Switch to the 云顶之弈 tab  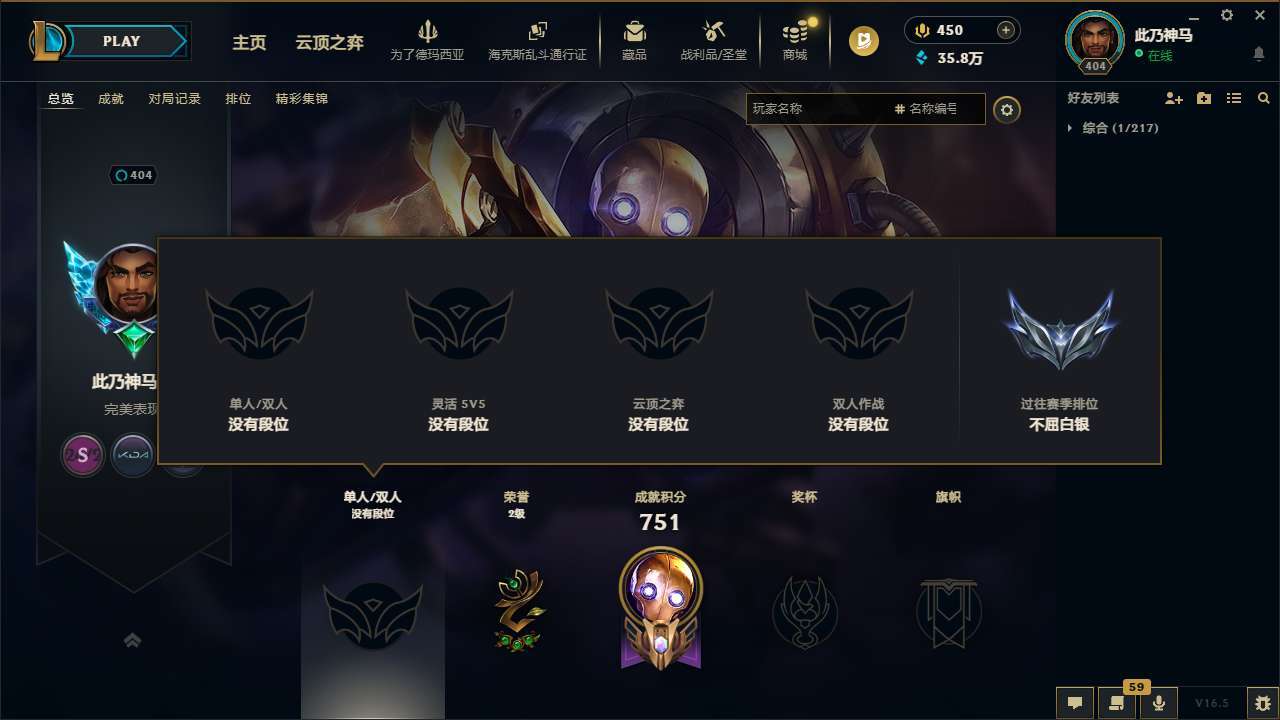tap(329, 42)
